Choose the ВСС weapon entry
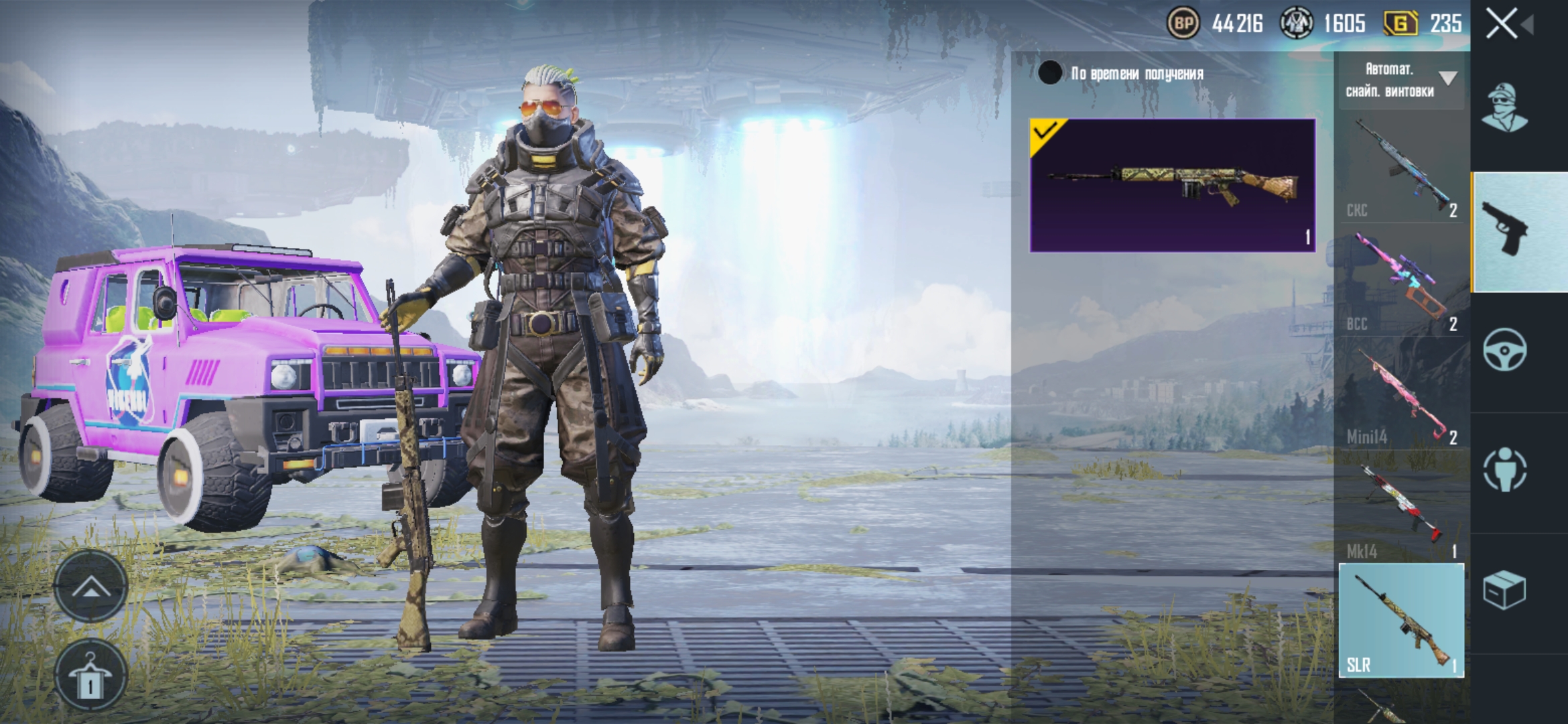The image size is (1568, 724). tap(1400, 281)
